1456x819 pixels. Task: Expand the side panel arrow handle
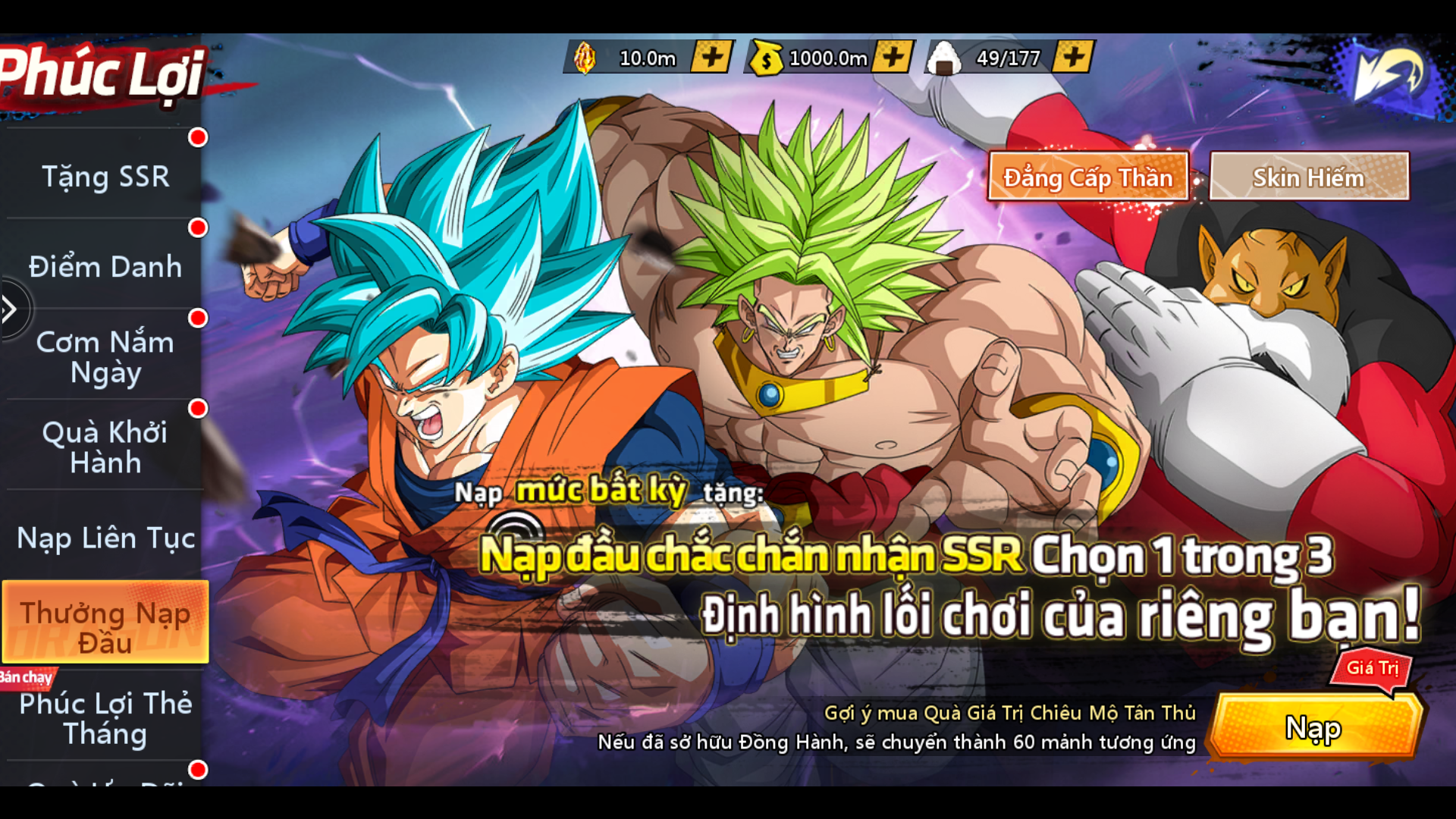[x=11, y=309]
